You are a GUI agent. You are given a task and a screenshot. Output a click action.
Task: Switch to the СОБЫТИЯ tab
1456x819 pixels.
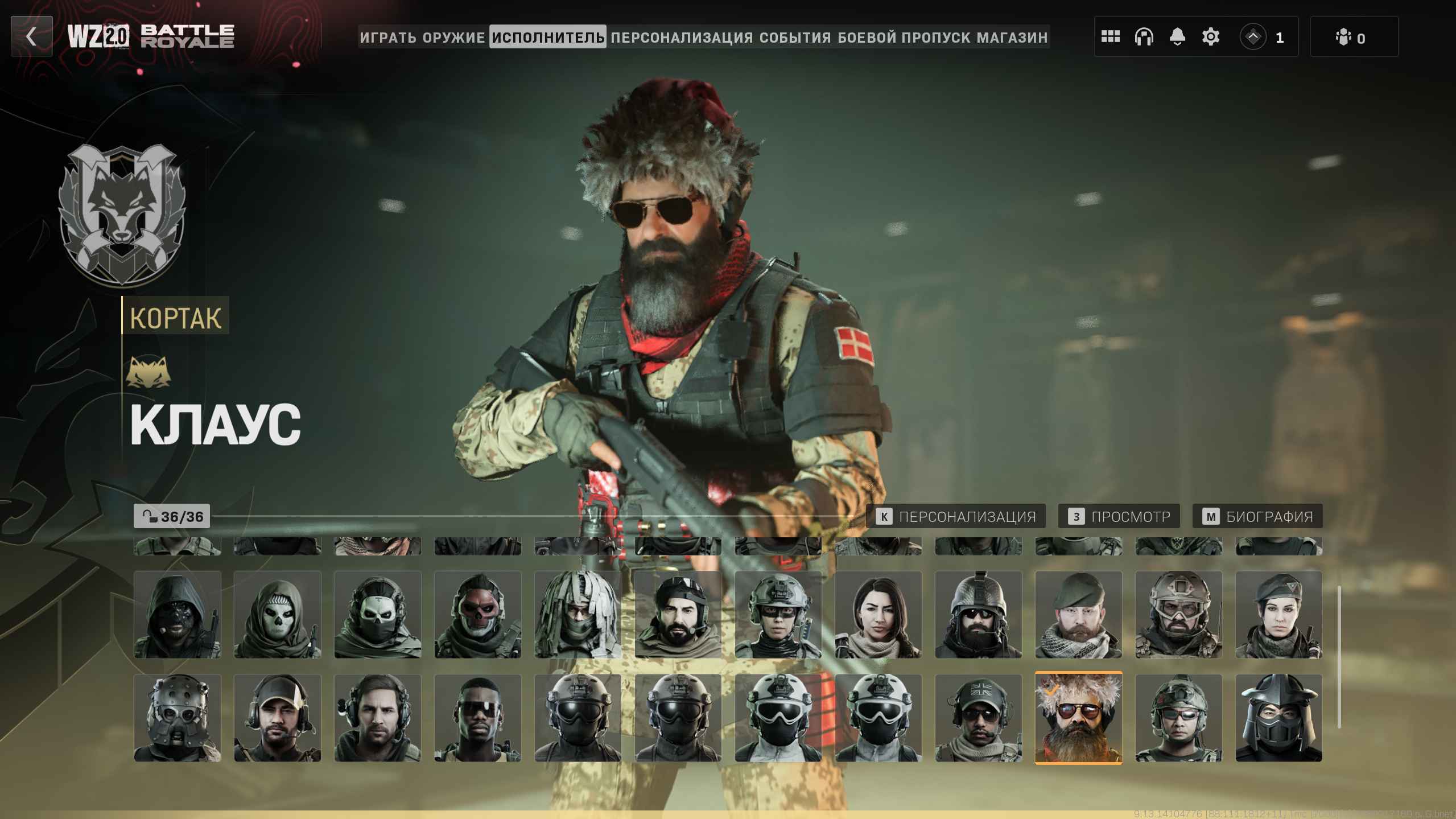(795, 38)
